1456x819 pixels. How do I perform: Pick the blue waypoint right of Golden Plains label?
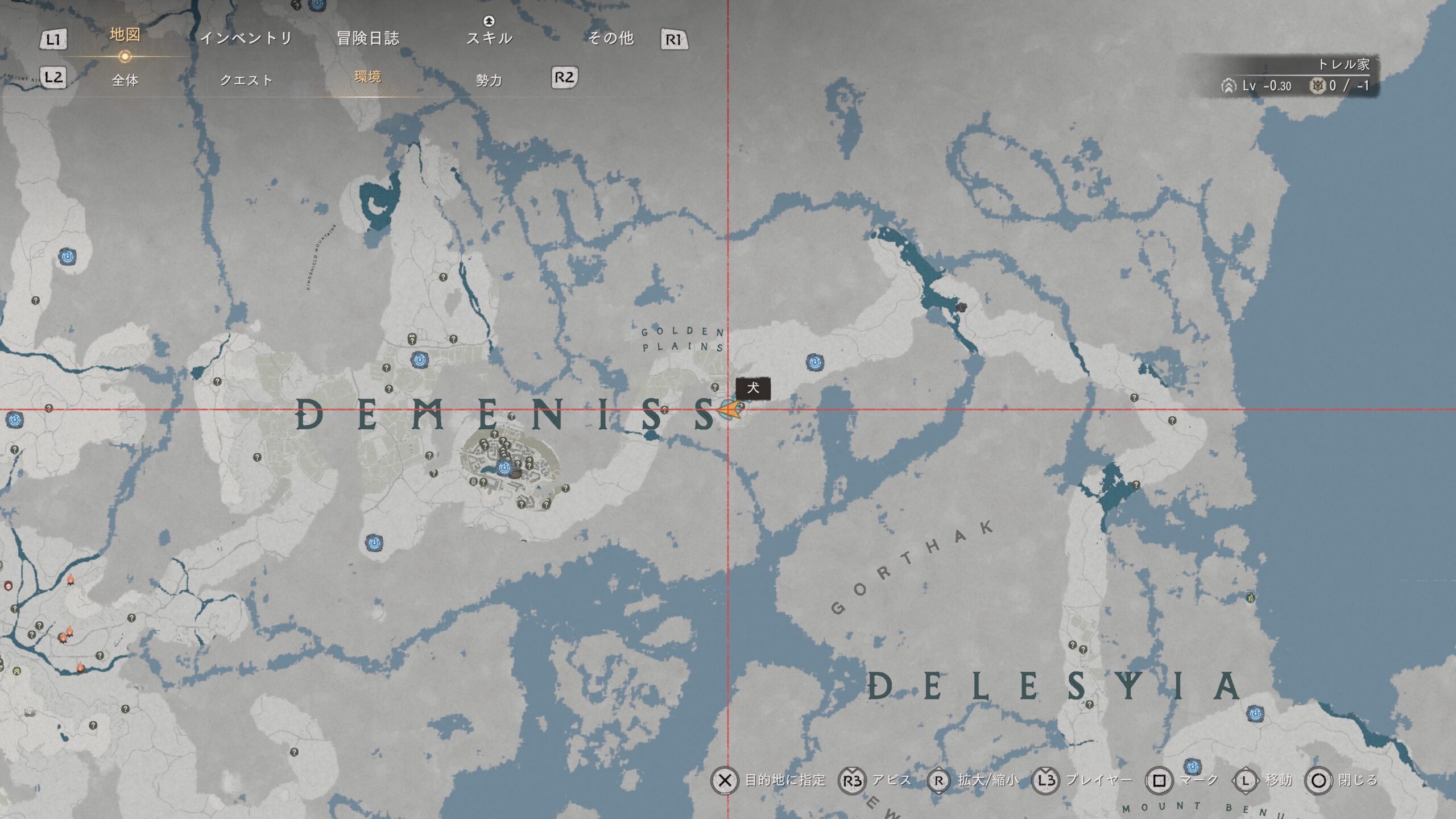(x=815, y=362)
